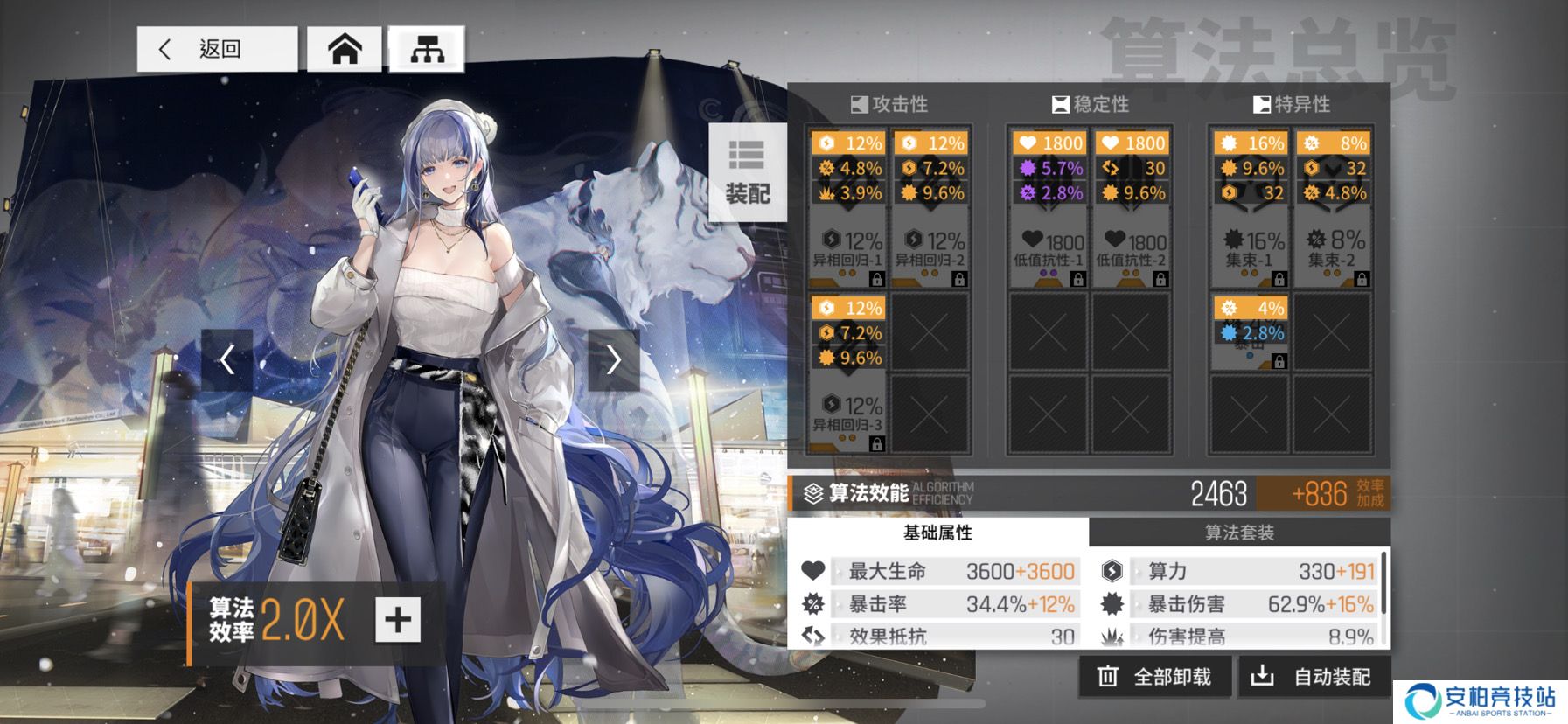
Task: Unequip all with 全部卸载 button
Action: coord(1155,677)
